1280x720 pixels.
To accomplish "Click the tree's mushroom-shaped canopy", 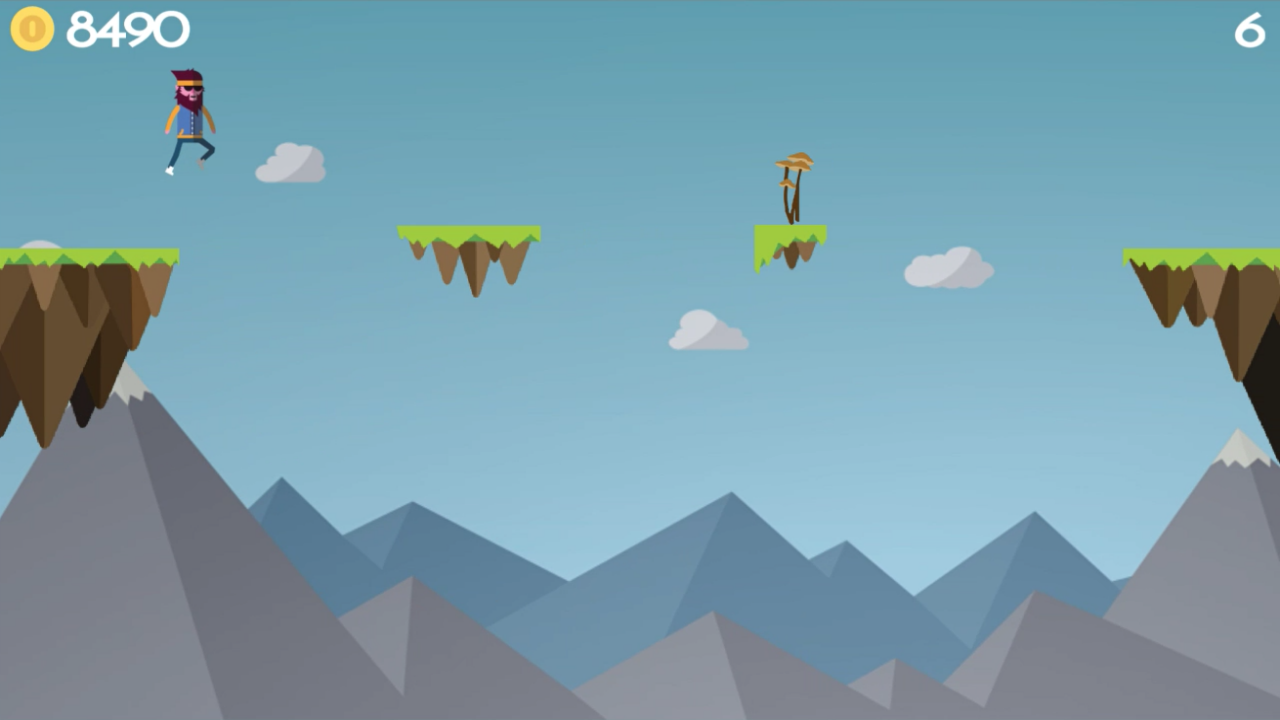I will click(x=793, y=160).
